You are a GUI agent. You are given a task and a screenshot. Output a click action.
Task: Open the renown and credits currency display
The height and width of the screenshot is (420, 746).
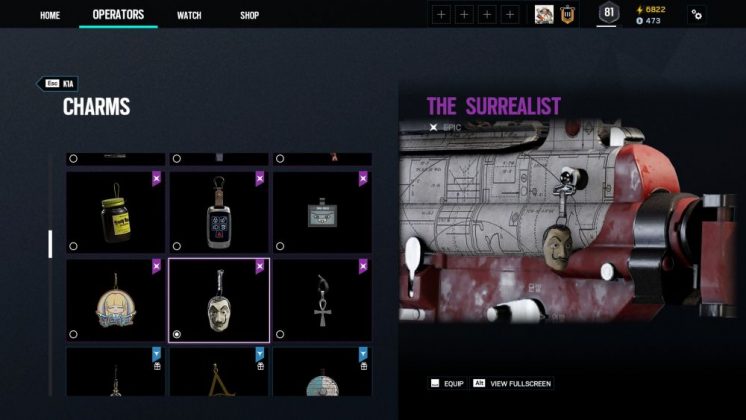[x=650, y=15]
